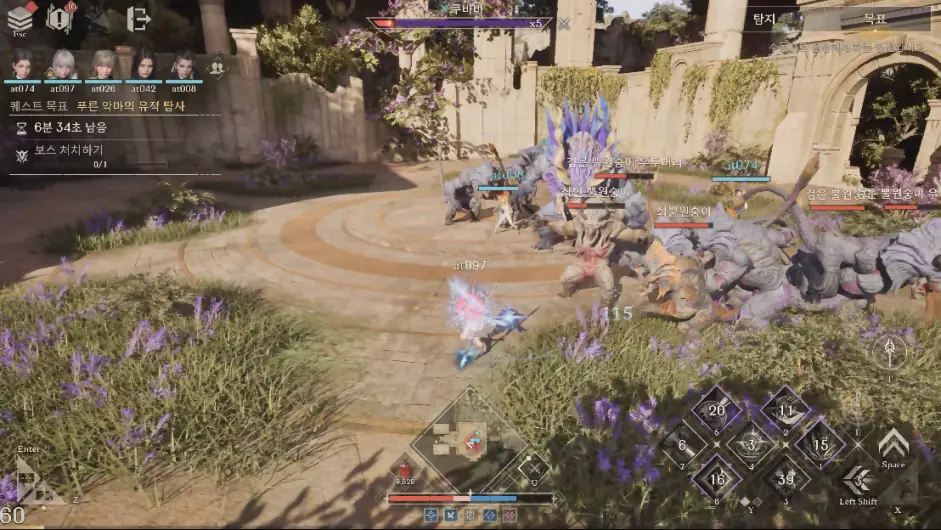This screenshot has width=941, height=530.
Task: Choose party member at026's portrait
Action: [x=103, y=65]
